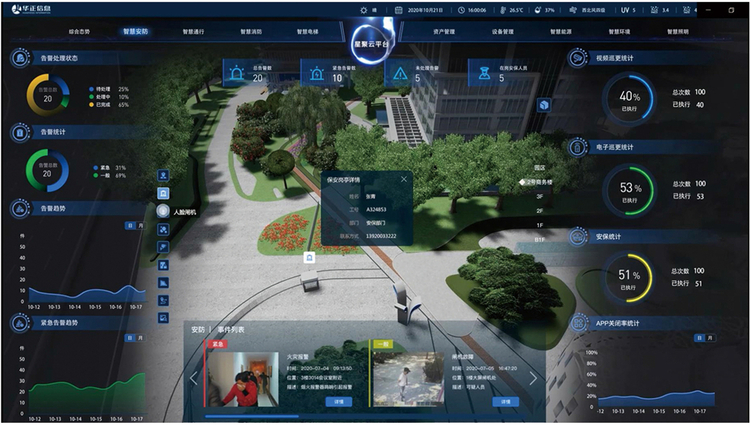Show the next event in the list
The width and height of the screenshot is (750, 425).
point(533,378)
